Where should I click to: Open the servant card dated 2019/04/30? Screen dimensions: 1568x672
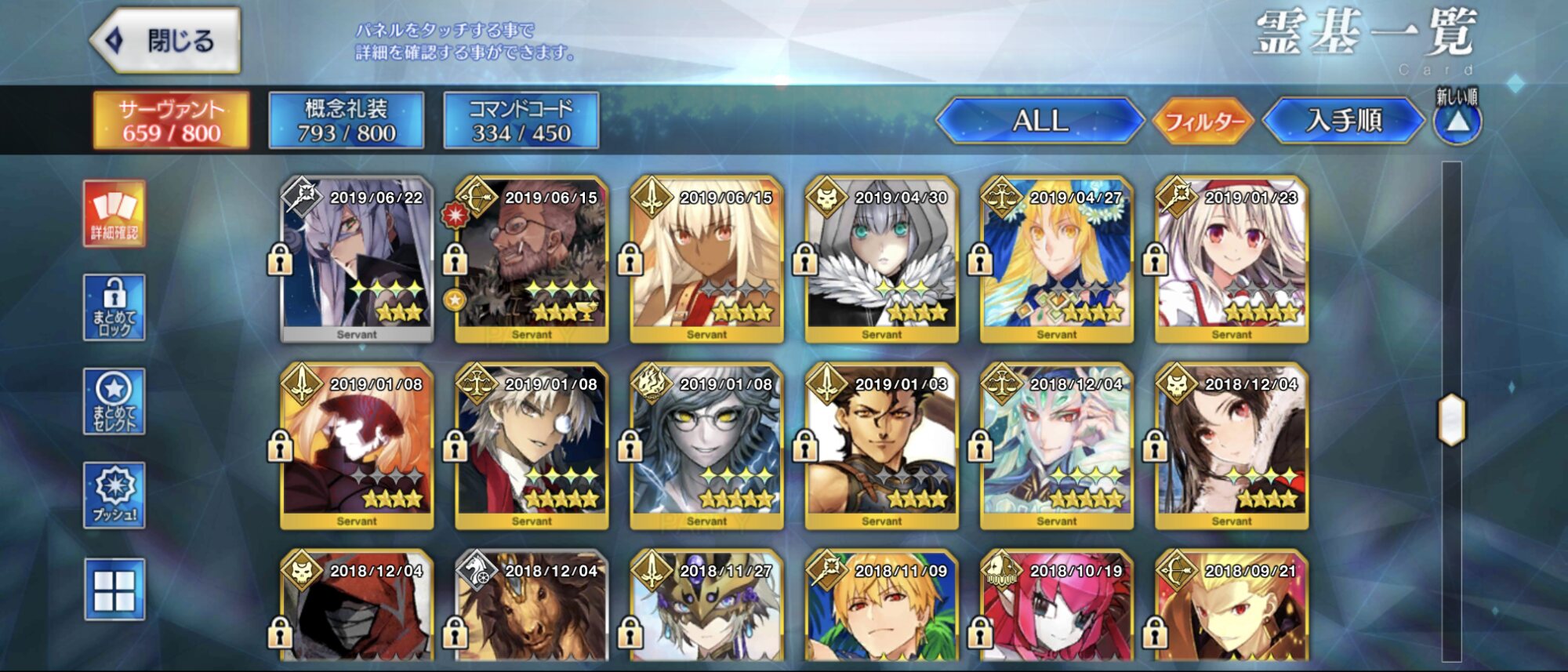point(881,260)
